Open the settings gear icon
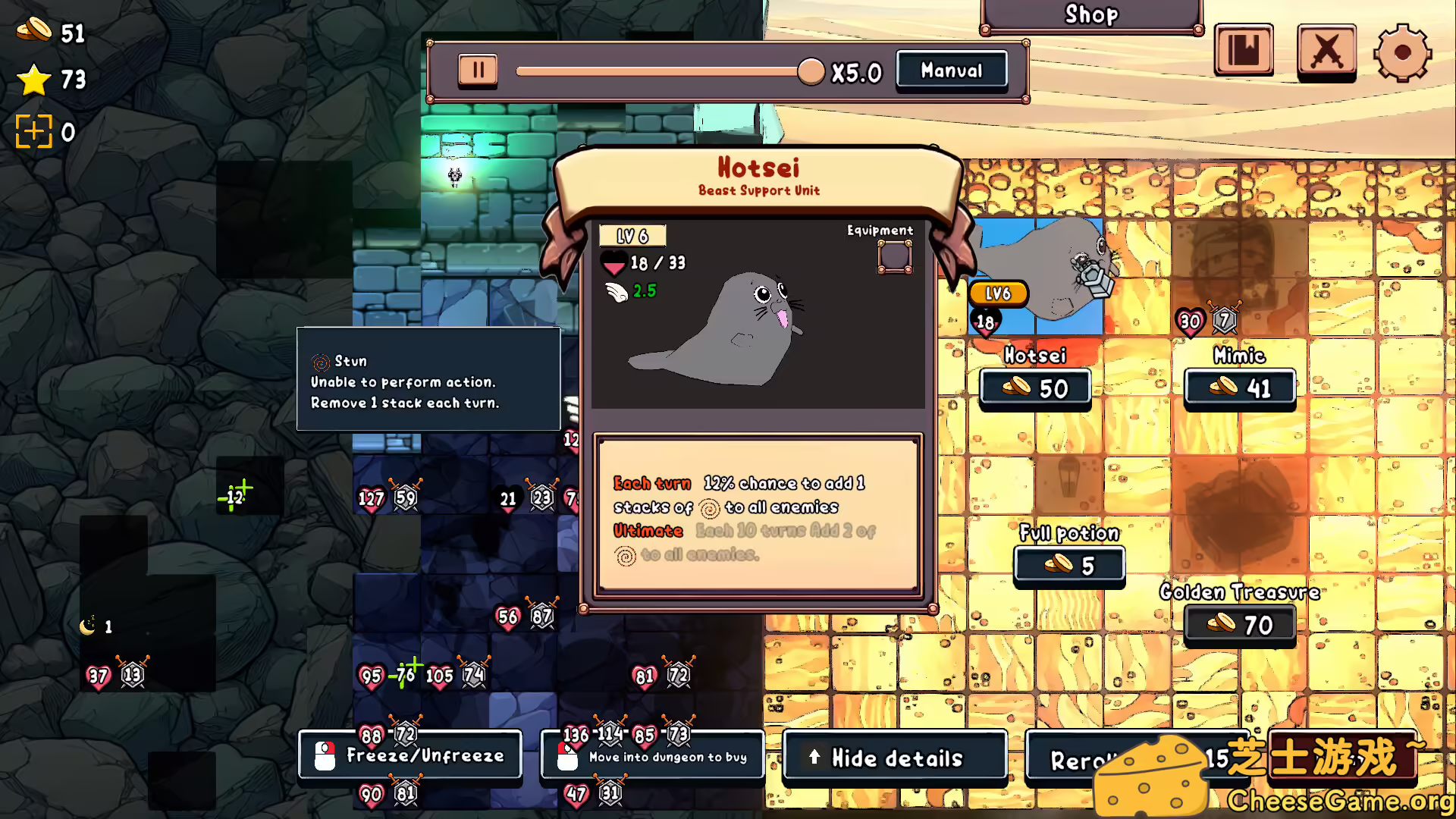The image size is (1456, 819). click(x=1403, y=52)
